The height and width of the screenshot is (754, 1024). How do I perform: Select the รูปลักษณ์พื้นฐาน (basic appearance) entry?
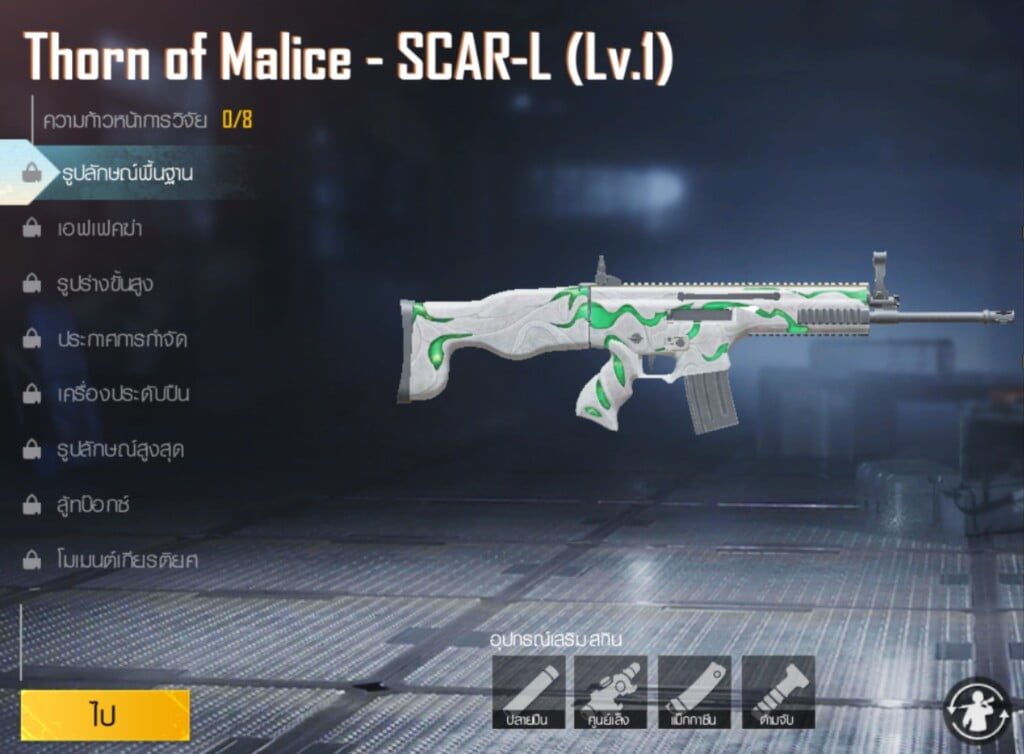124,173
